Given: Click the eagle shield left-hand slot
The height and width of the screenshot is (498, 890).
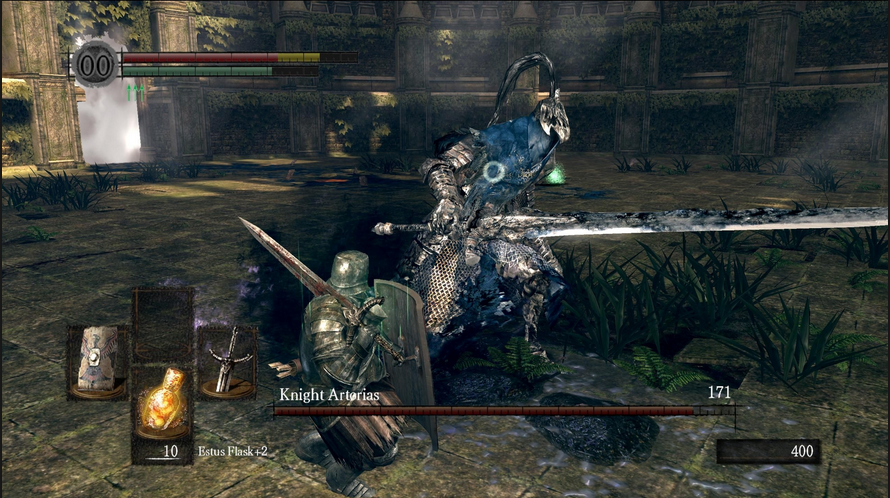Looking at the screenshot, I should [x=97, y=359].
